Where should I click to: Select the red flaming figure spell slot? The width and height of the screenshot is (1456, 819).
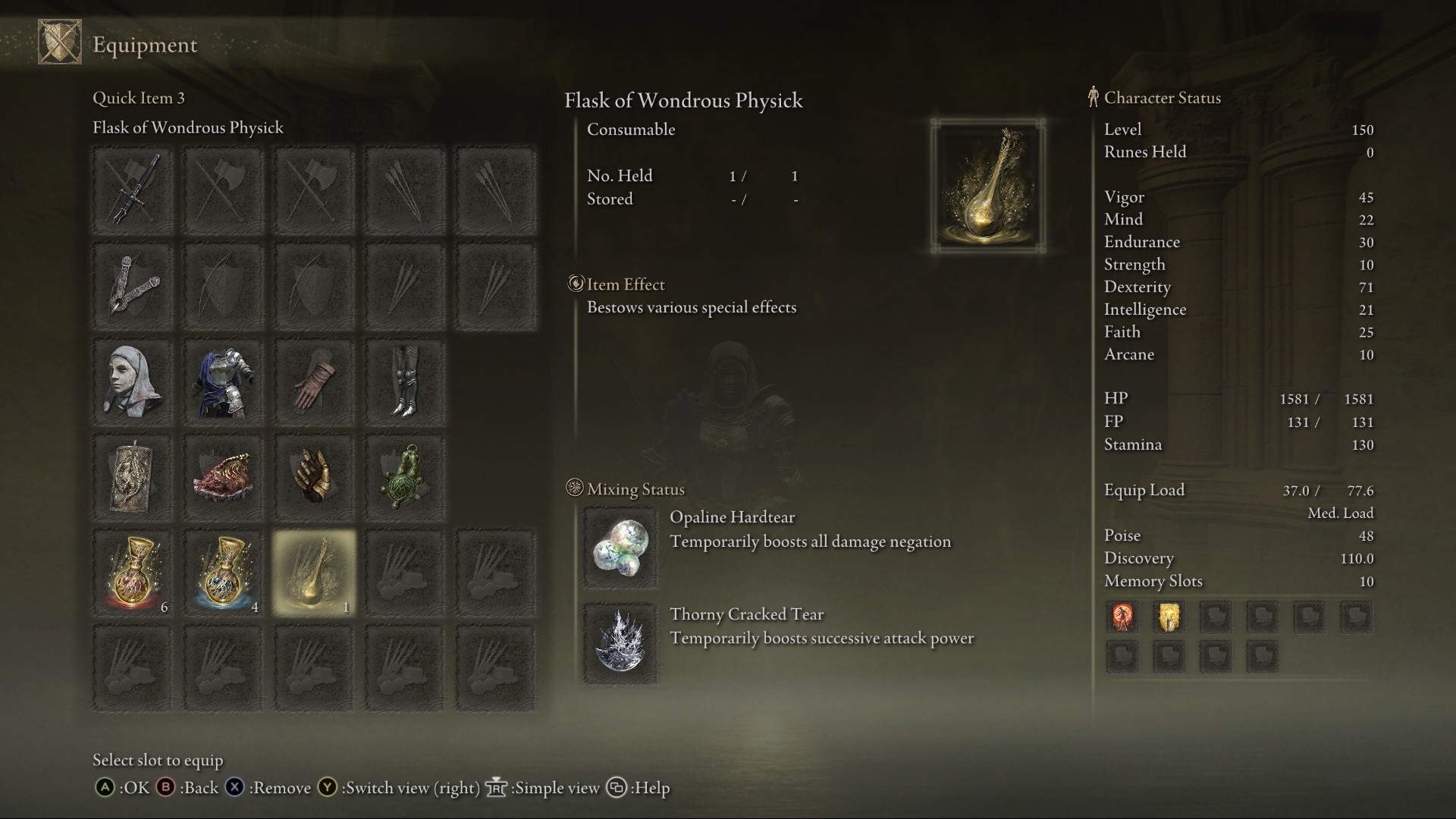[x=1122, y=617]
